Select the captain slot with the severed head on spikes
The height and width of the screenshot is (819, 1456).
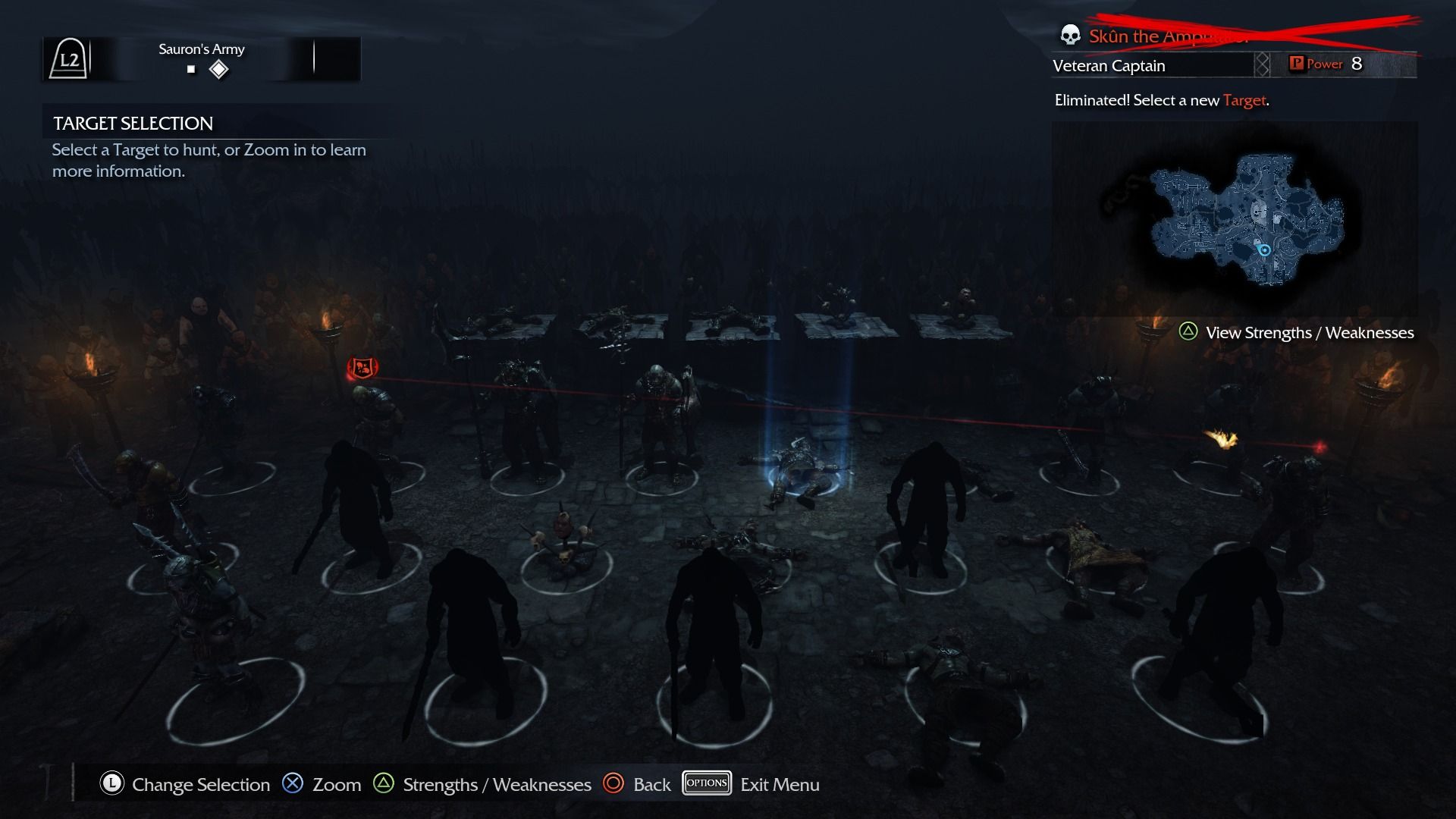[x=564, y=540]
